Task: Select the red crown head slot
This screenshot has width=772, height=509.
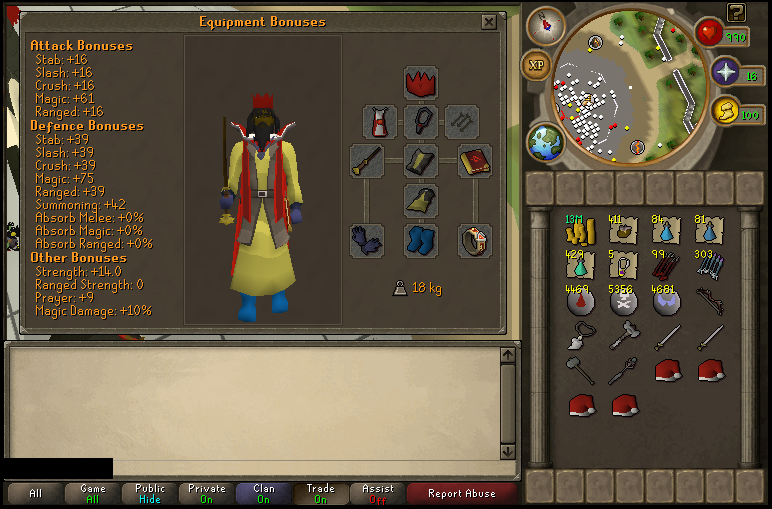Action: (421, 82)
